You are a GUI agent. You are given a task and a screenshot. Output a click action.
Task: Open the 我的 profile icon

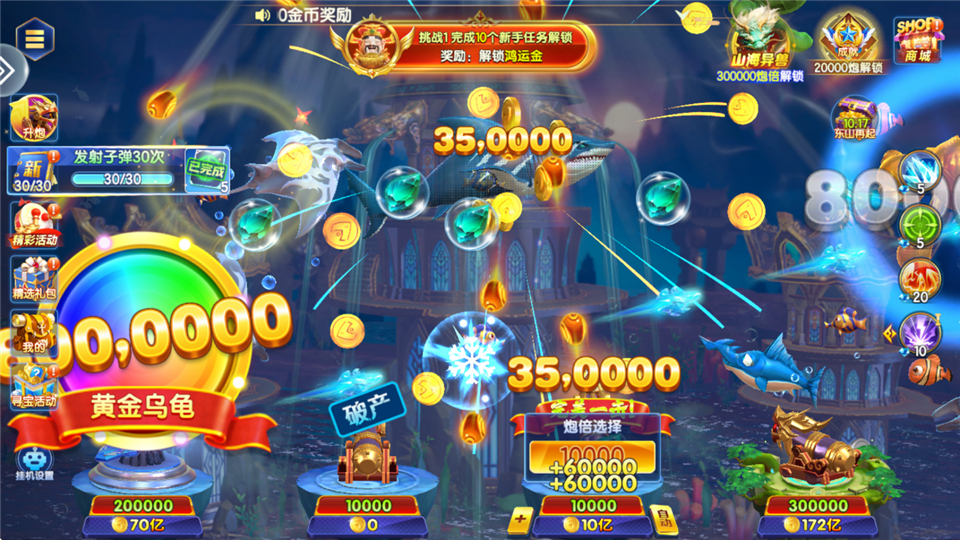tap(33, 331)
